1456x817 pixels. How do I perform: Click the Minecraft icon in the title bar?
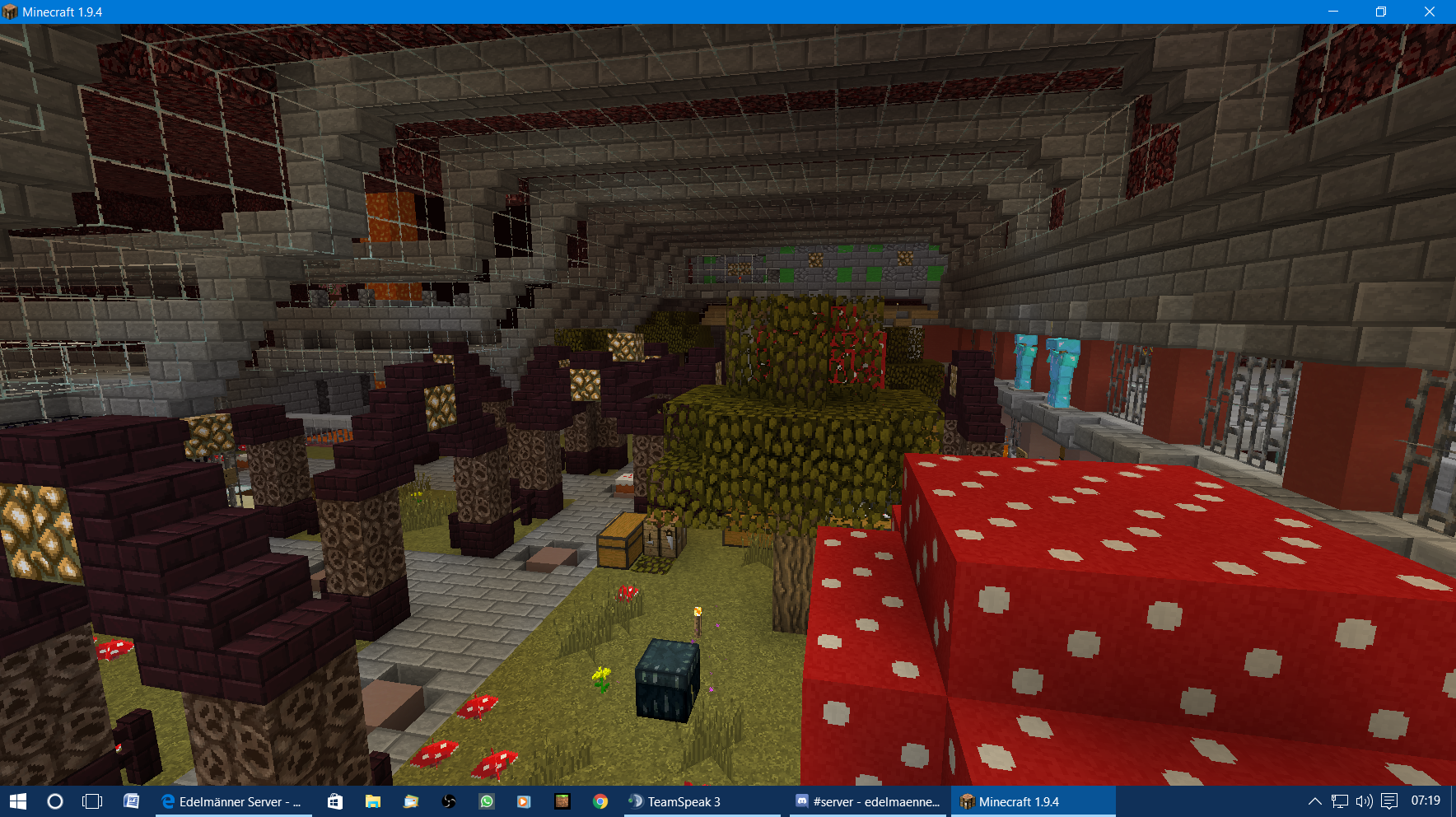click(12, 12)
